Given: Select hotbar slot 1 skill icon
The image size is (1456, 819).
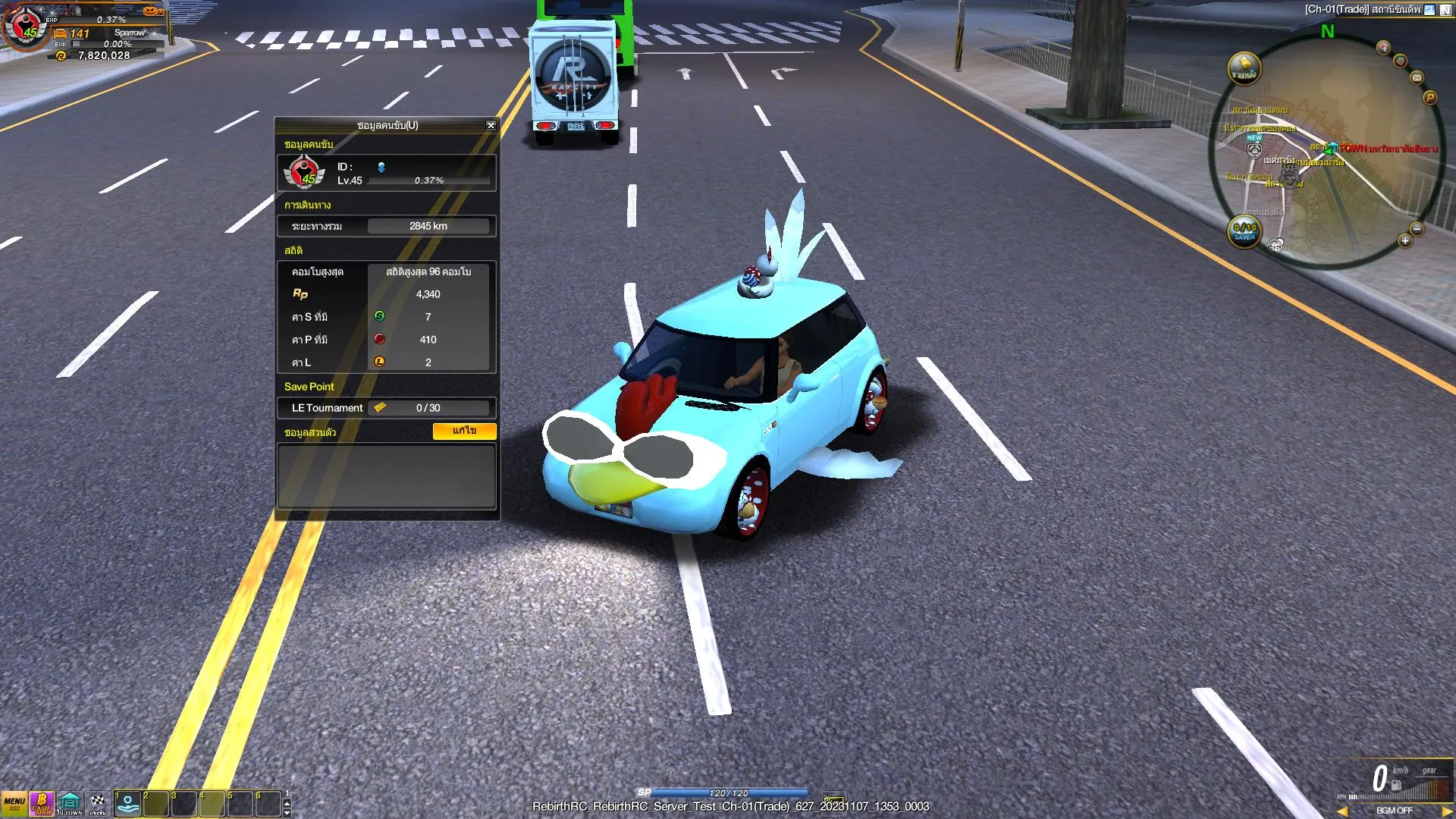Looking at the screenshot, I should pyautogui.click(x=127, y=804).
